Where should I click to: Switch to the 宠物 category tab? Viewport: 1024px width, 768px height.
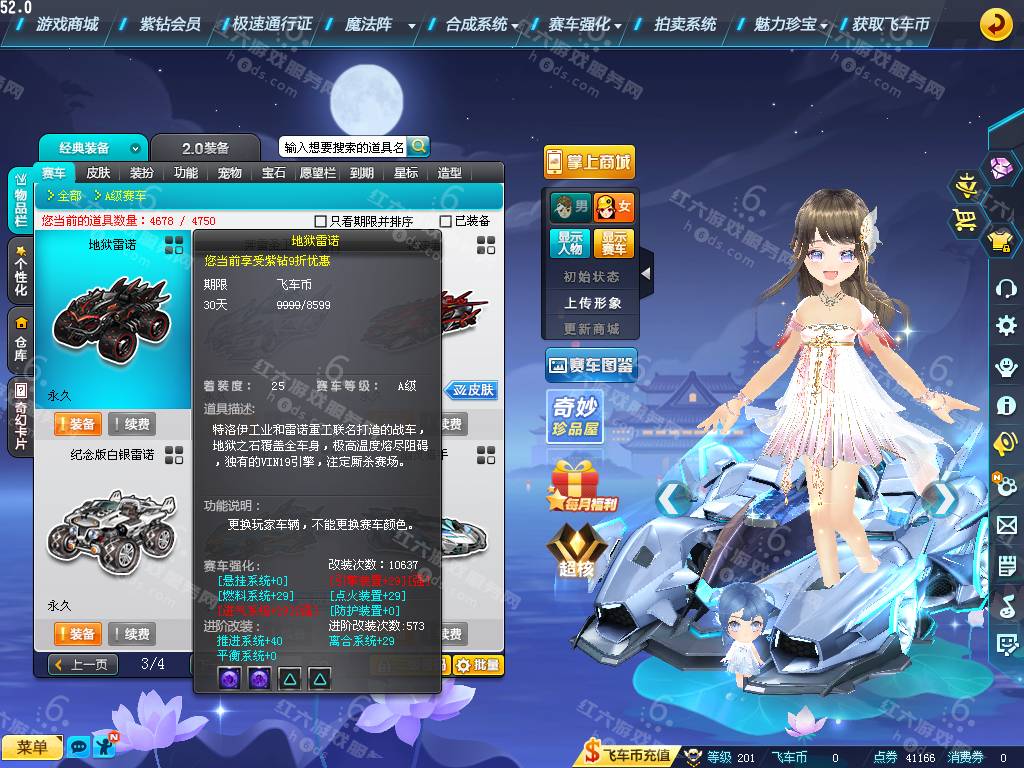click(x=230, y=173)
